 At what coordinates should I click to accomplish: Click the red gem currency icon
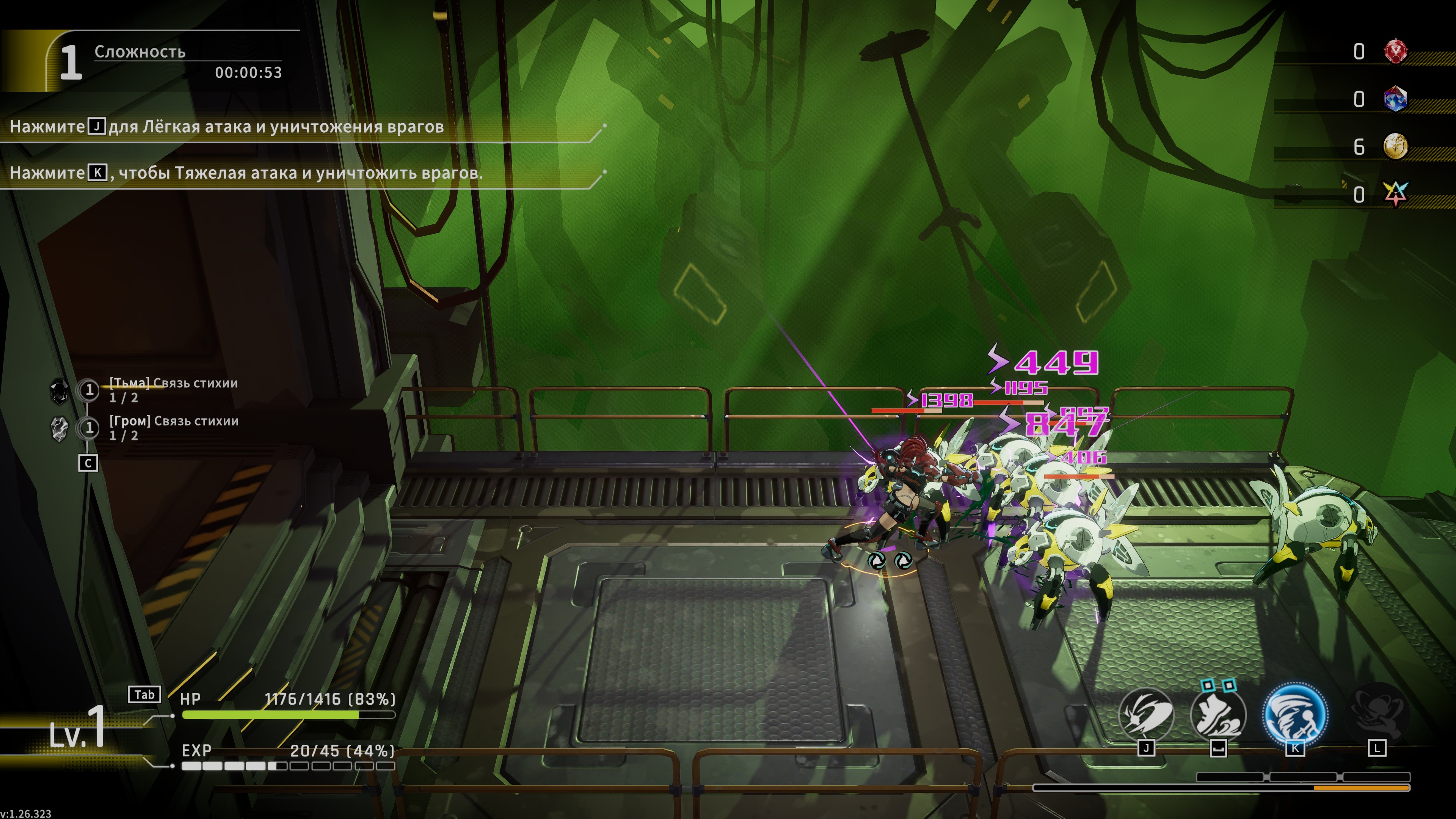click(x=1395, y=52)
